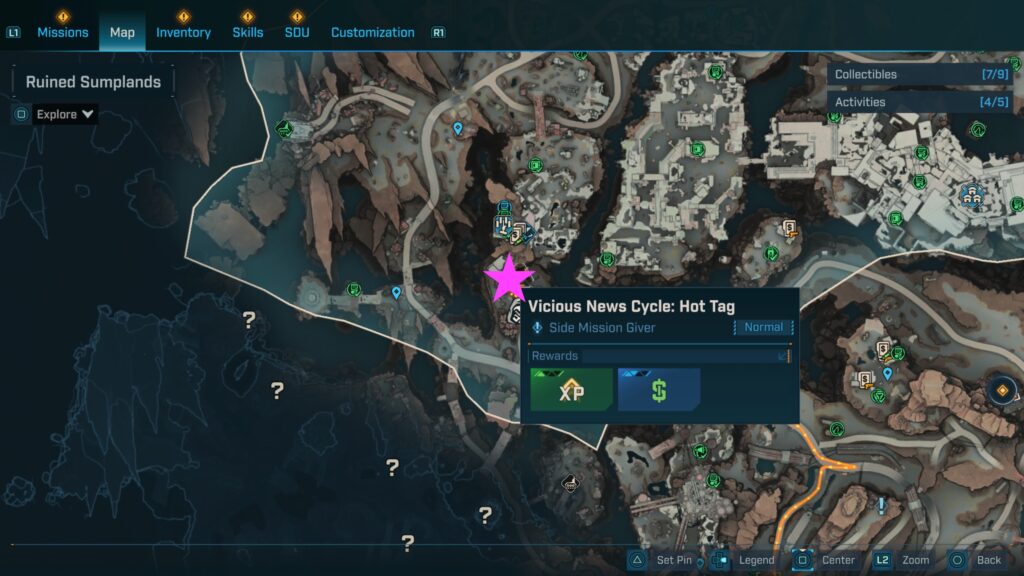Click the XP reward tile
Screen dimensions: 1024x576
click(571, 390)
